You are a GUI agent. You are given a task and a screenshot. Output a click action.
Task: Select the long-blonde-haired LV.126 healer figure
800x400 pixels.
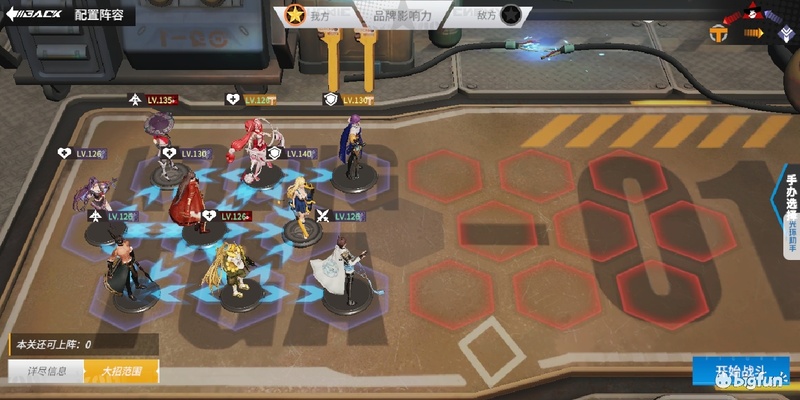point(230,270)
